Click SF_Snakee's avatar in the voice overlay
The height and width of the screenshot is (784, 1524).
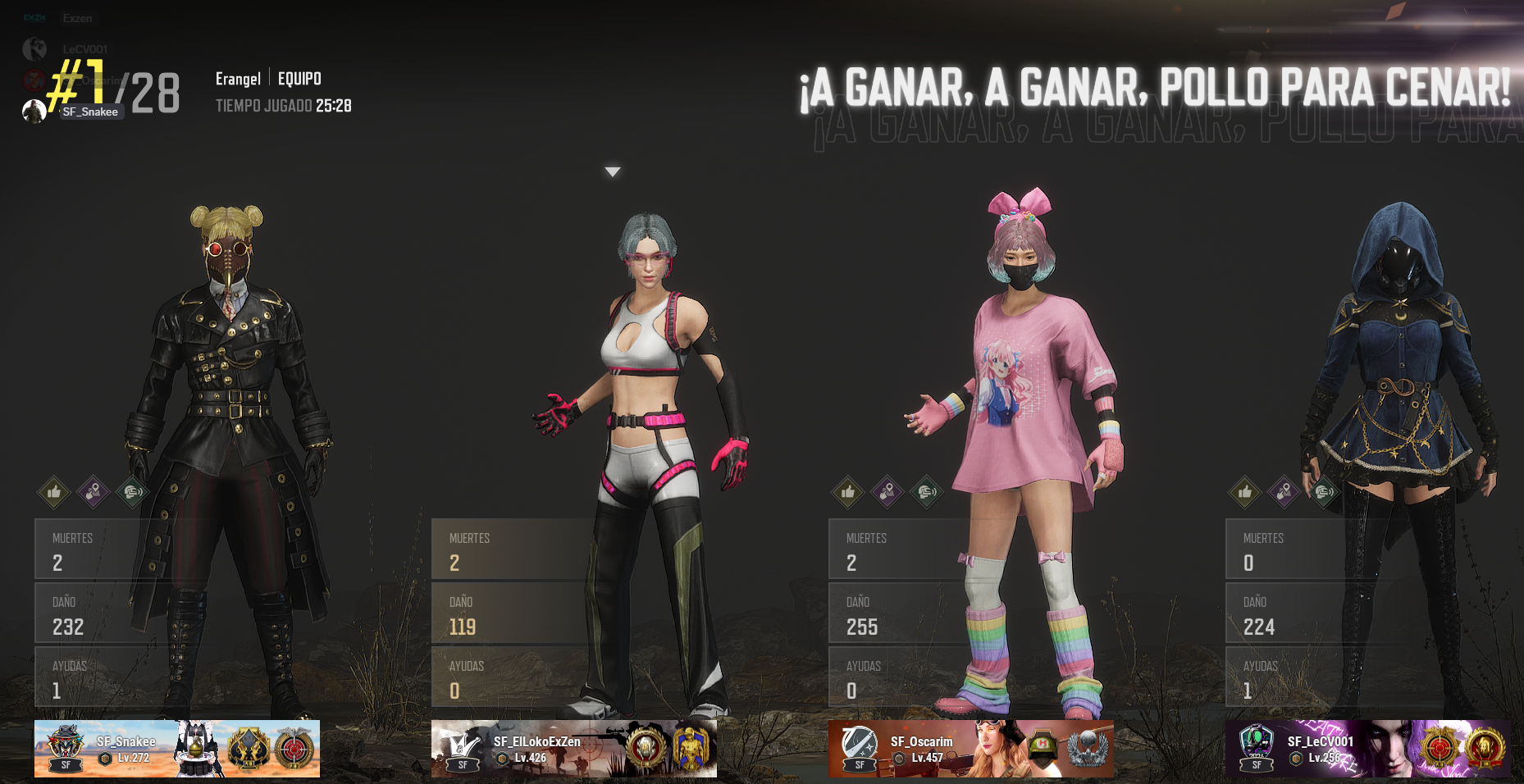pos(34,112)
